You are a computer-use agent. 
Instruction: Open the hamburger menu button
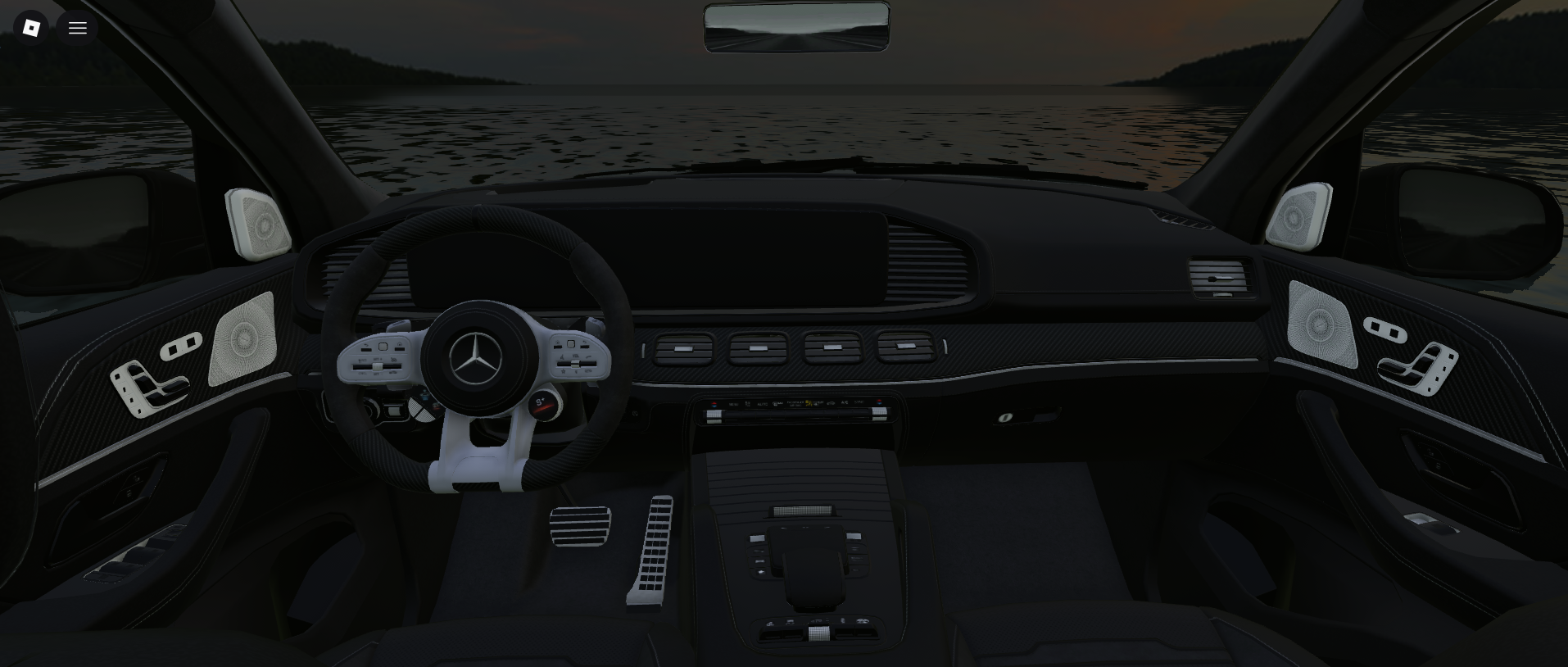point(78,28)
